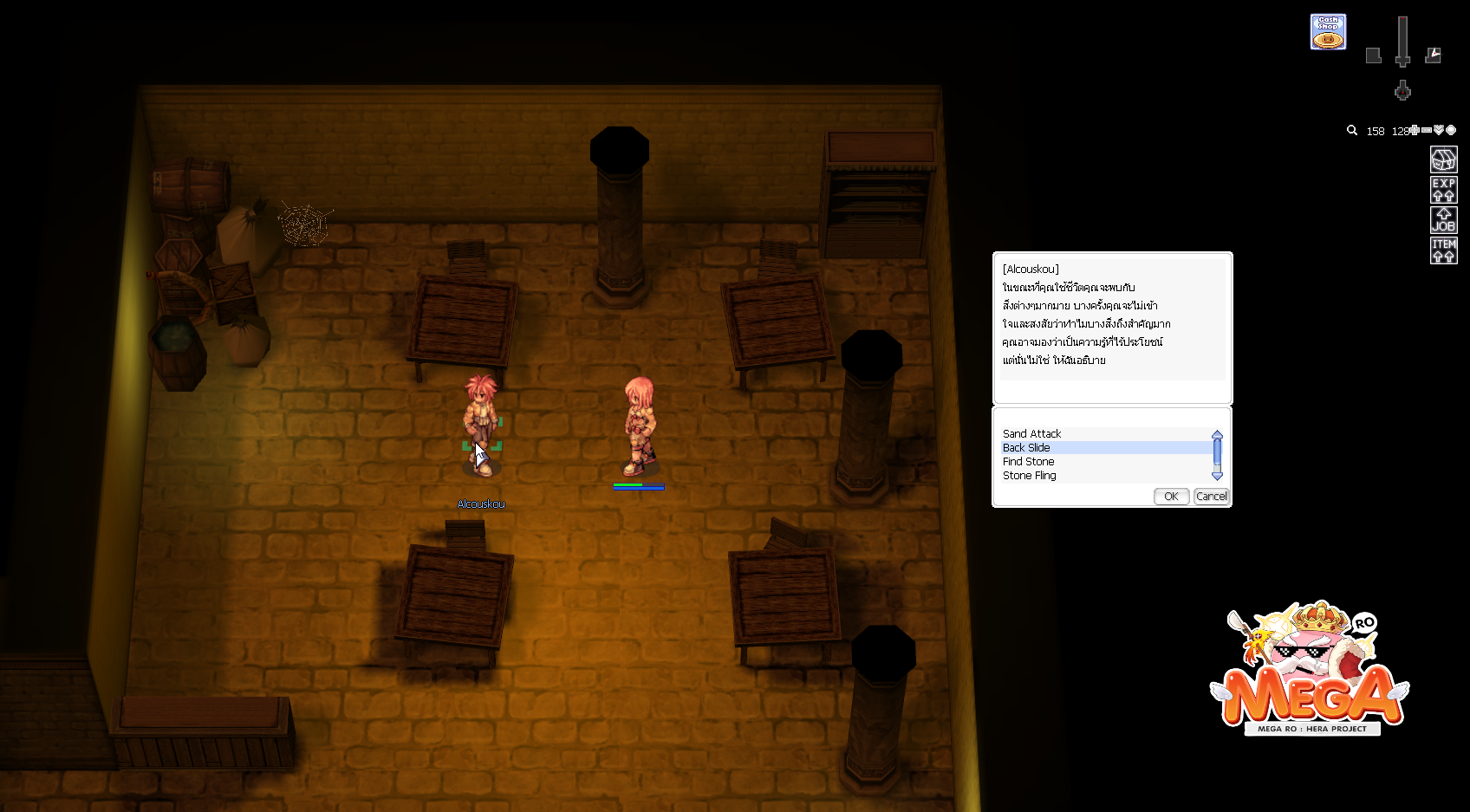Cancel the Alcouskou dialogue choice
Image resolution: width=1470 pixels, height=812 pixels.
[x=1211, y=496]
